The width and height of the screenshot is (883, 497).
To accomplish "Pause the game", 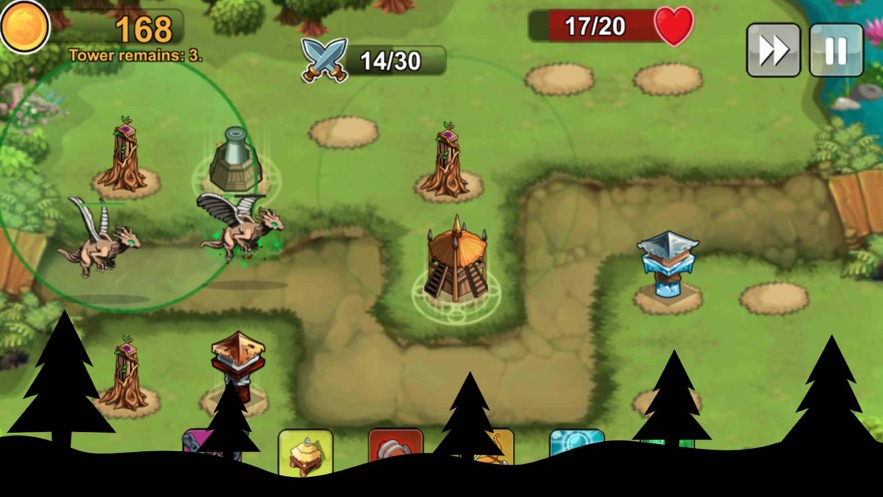I will 836,50.
